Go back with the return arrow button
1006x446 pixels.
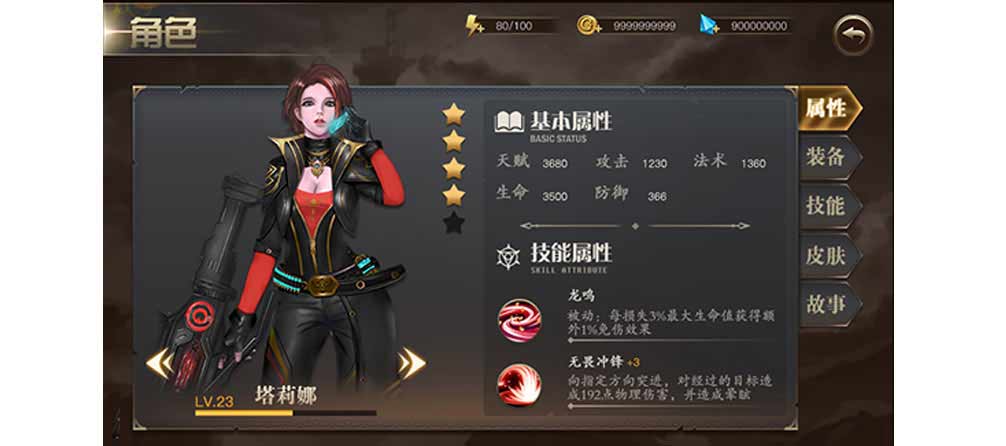point(853,36)
